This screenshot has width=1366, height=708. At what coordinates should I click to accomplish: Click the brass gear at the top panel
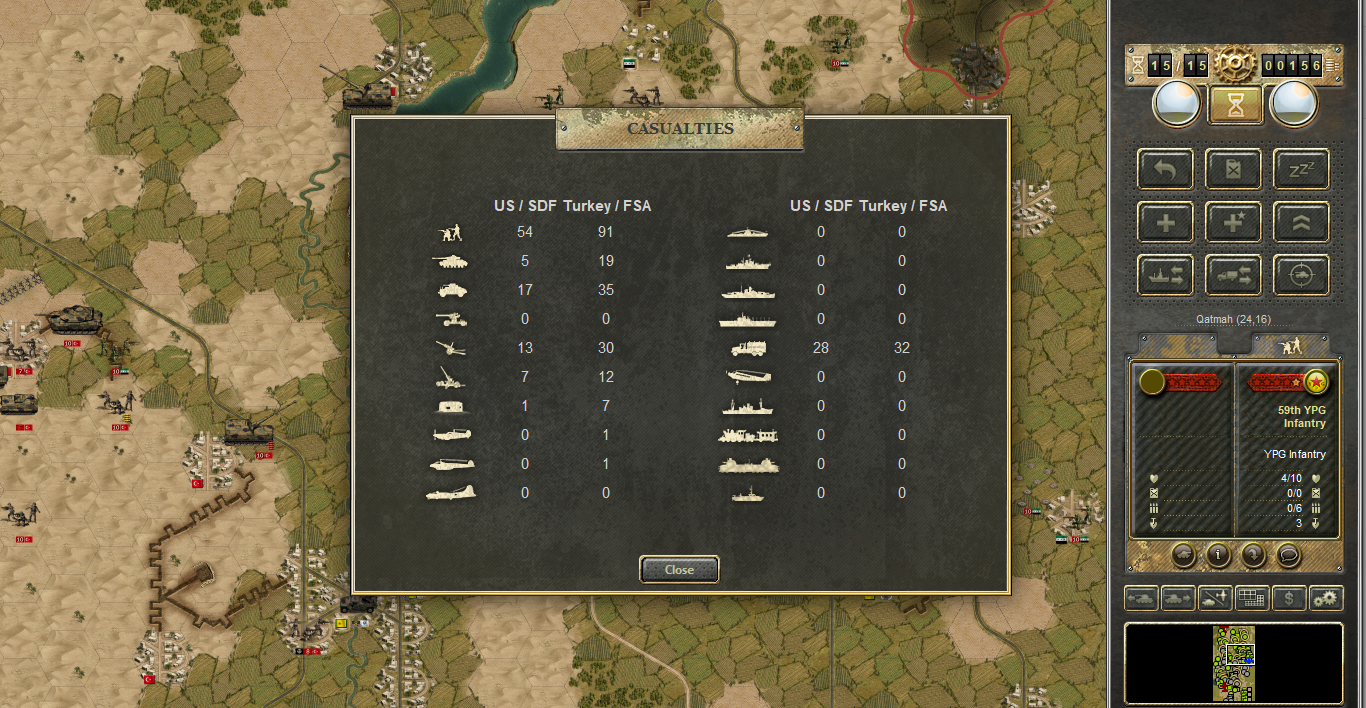click(x=1235, y=66)
